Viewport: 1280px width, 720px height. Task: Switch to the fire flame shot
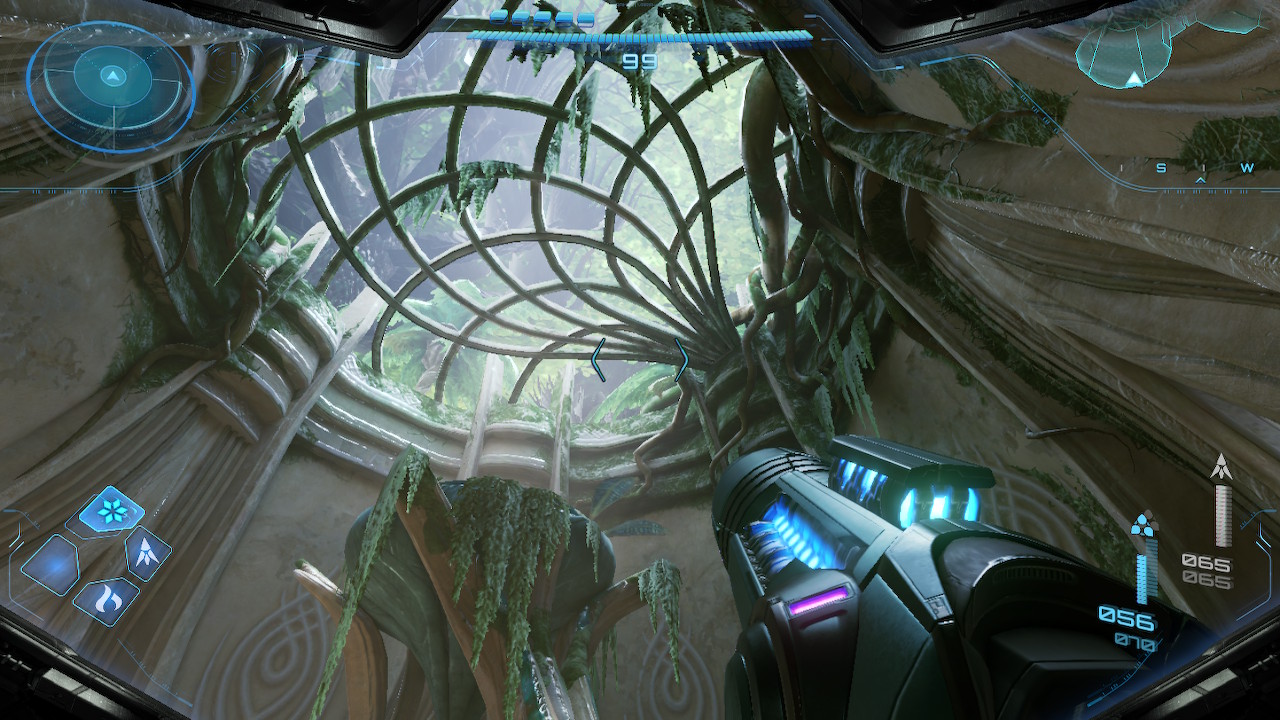click(x=106, y=600)
